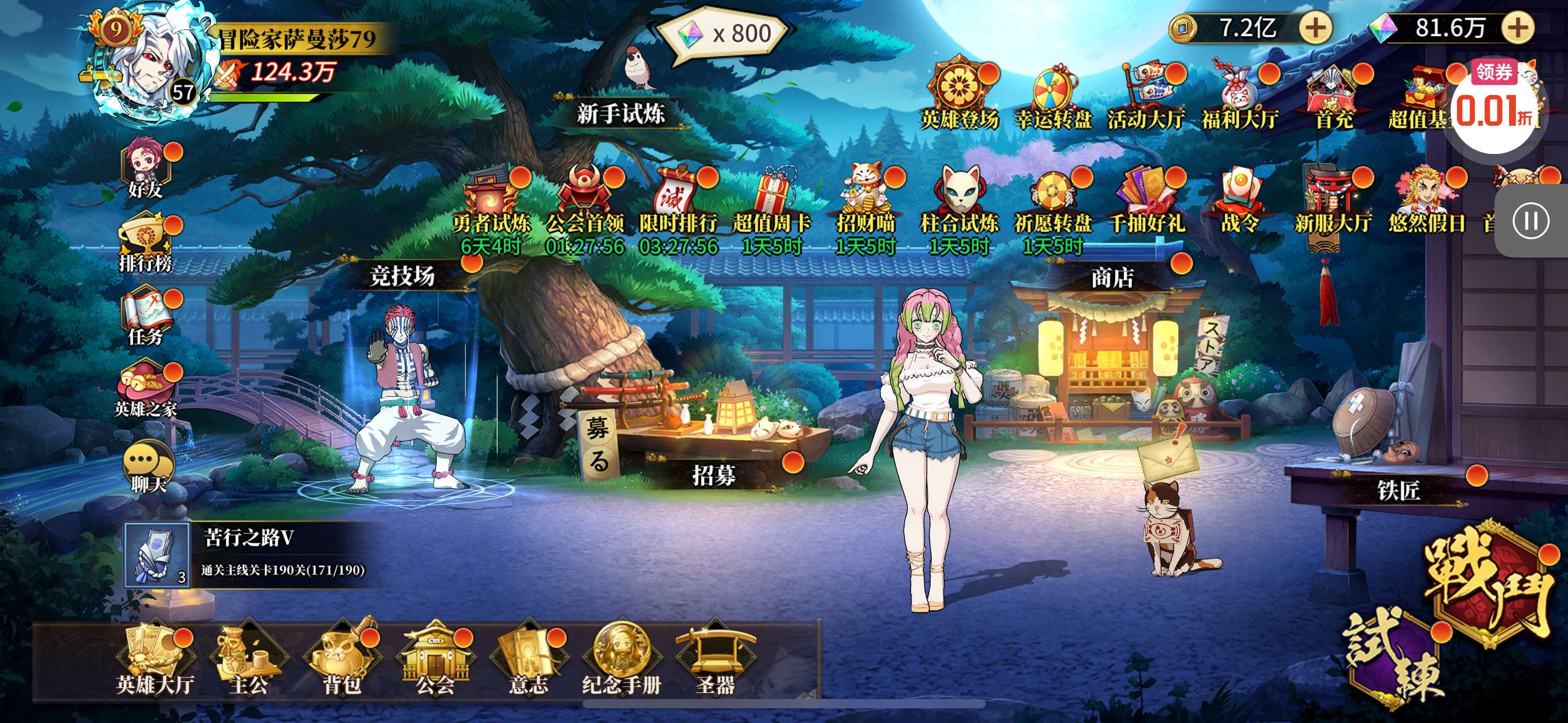Tap the pause overlay button
This screenshot has height=723, width=1568.
tap(1531, 221)
